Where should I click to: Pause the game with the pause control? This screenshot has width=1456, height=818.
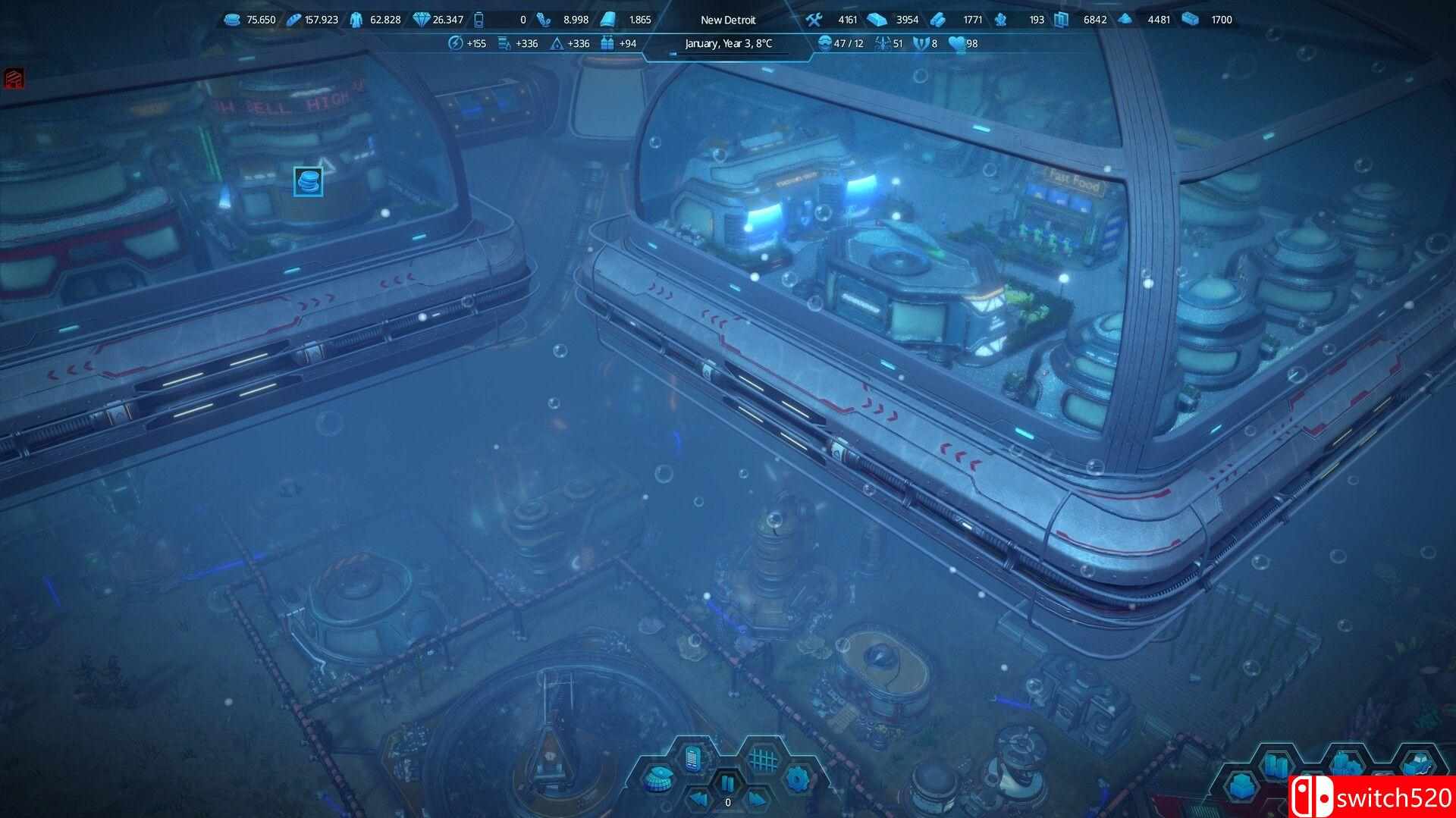pyautogui.click(x=729, y=783)
